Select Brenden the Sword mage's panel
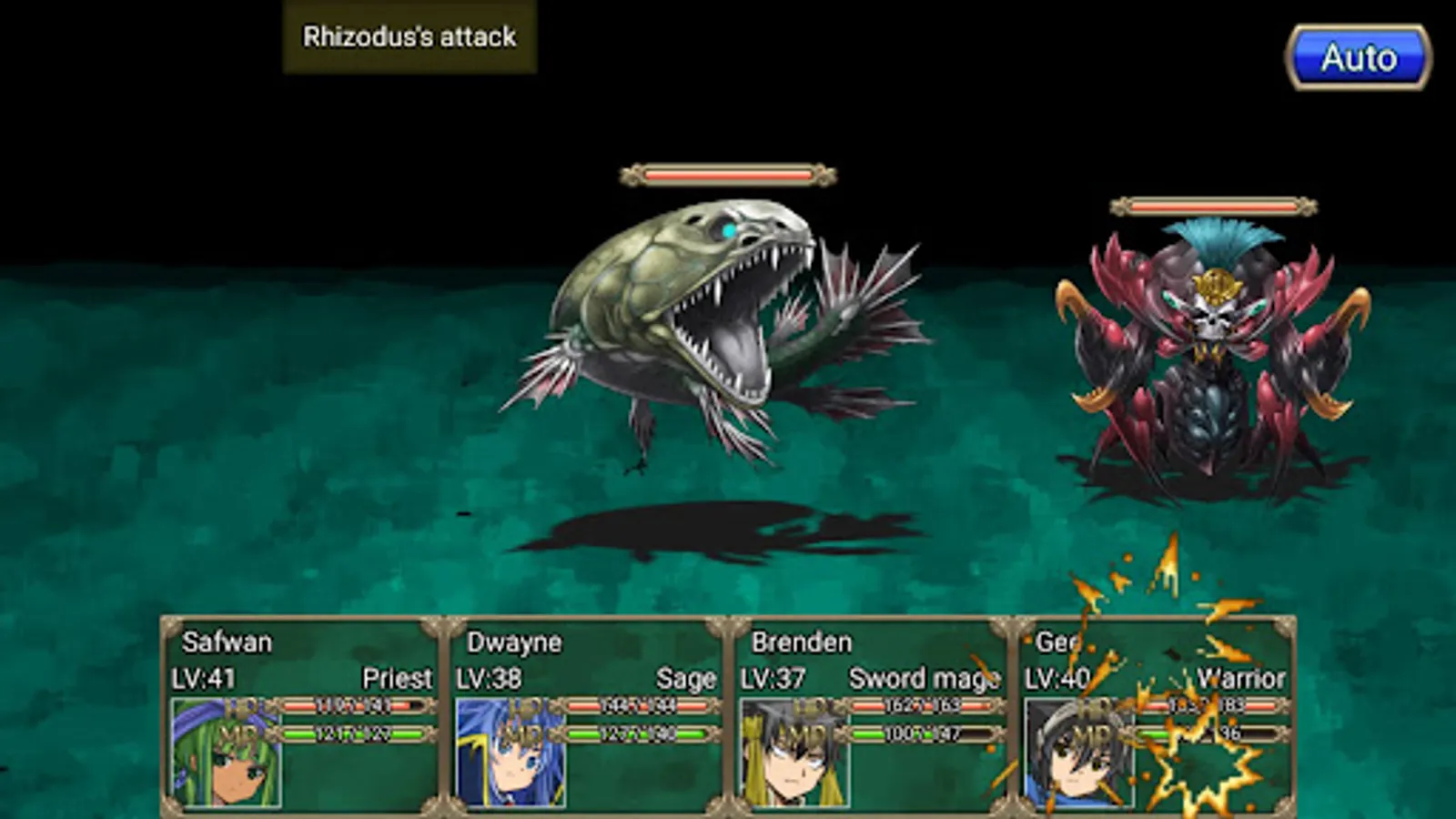The image size is (1456, 819). [x=871, y=715]
